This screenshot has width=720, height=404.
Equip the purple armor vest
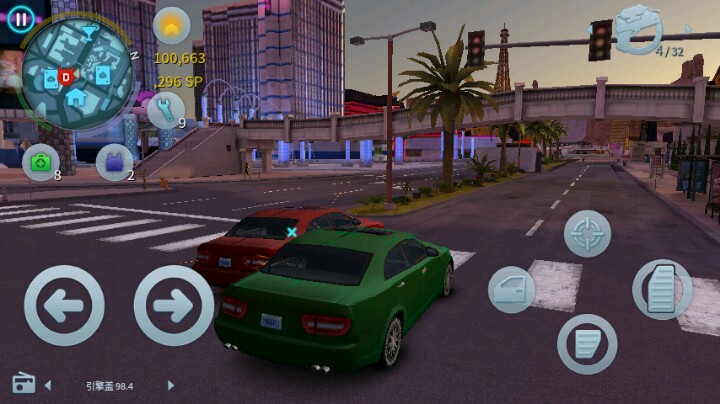(x=114, y=161)
